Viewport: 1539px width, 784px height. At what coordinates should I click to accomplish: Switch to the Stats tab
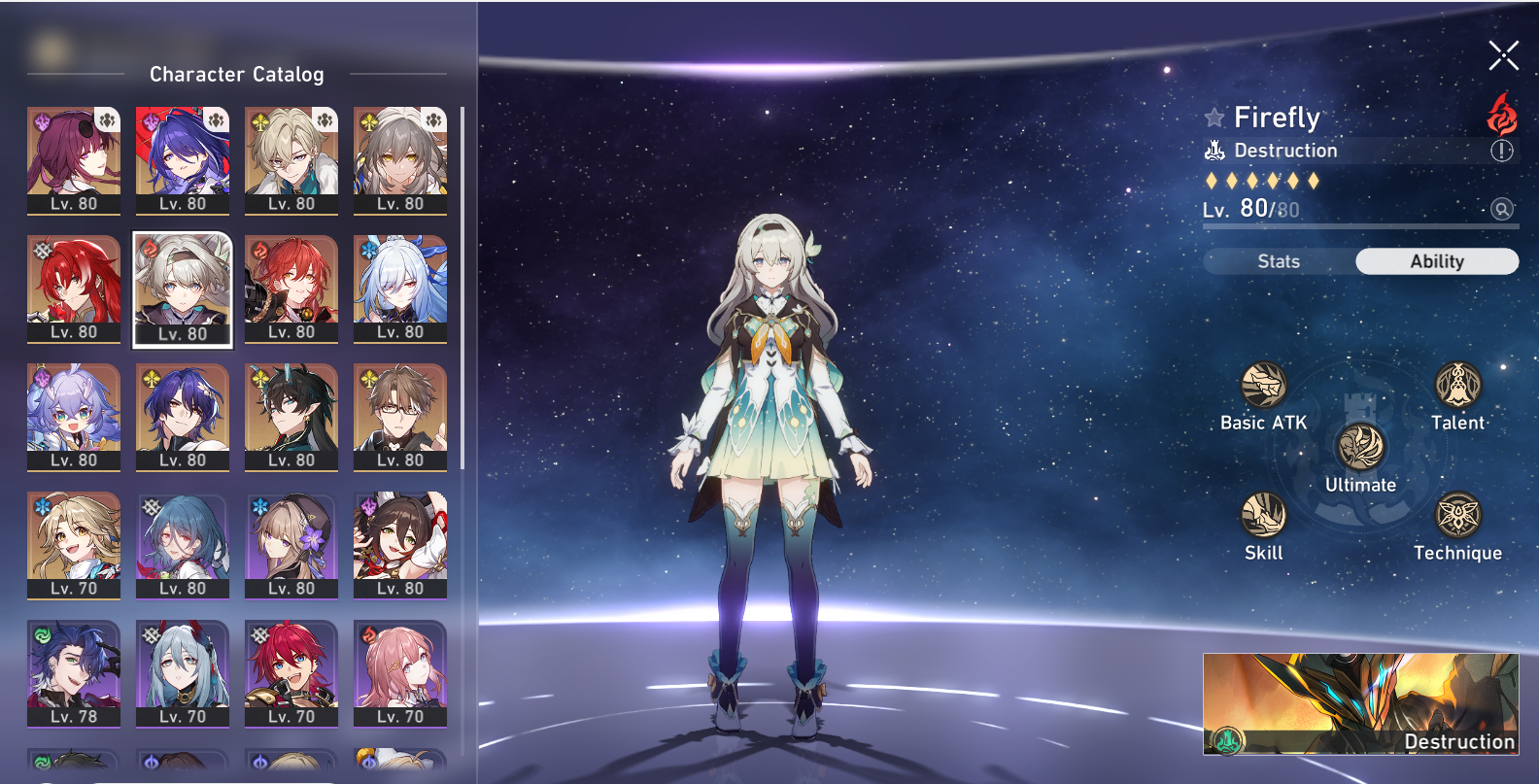coord(1279,261)
